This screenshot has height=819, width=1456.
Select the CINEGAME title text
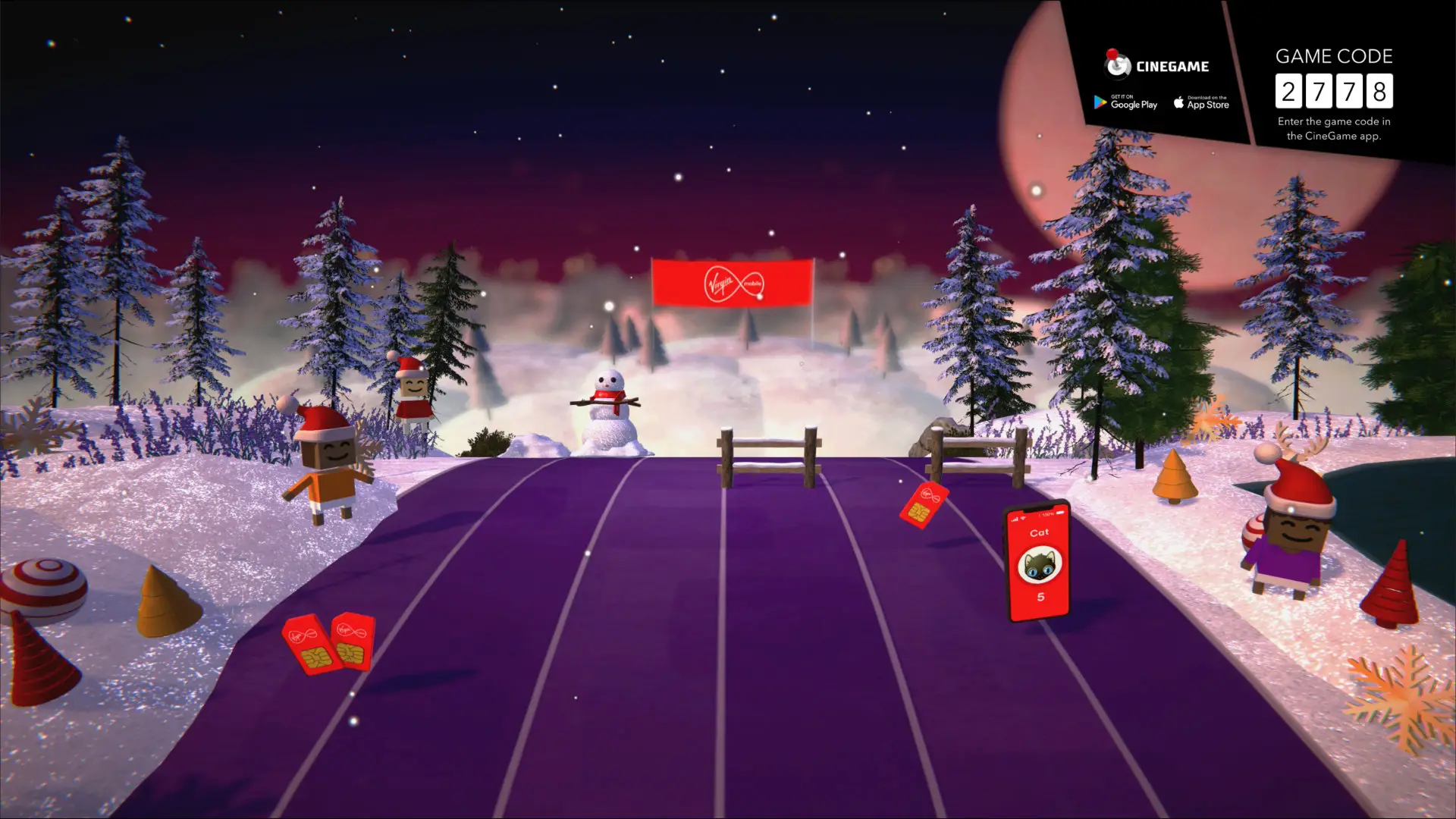point(1172,66)
